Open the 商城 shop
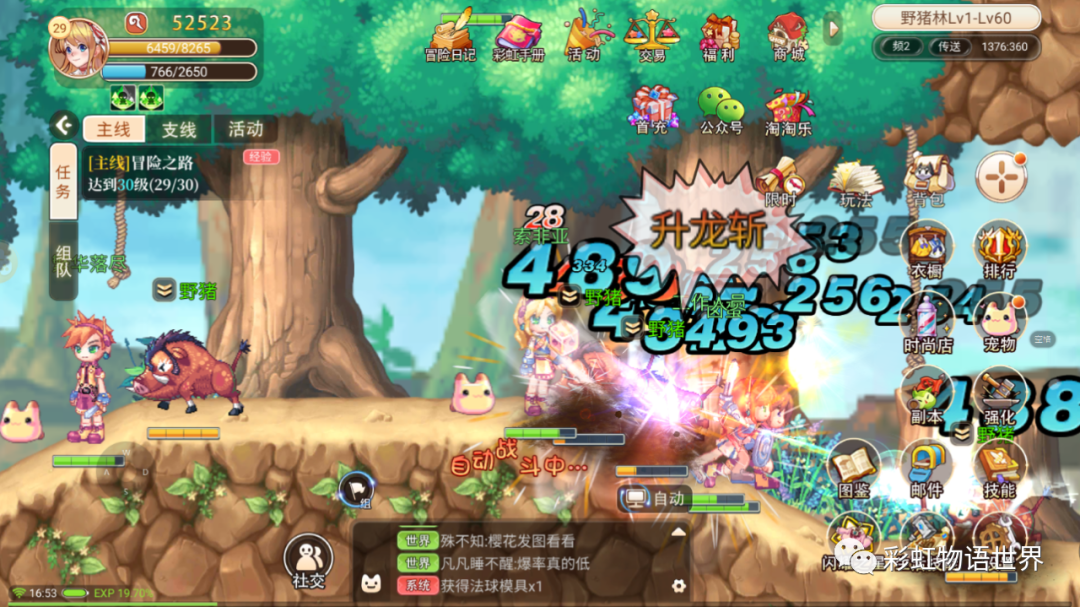 coord(789,36)
